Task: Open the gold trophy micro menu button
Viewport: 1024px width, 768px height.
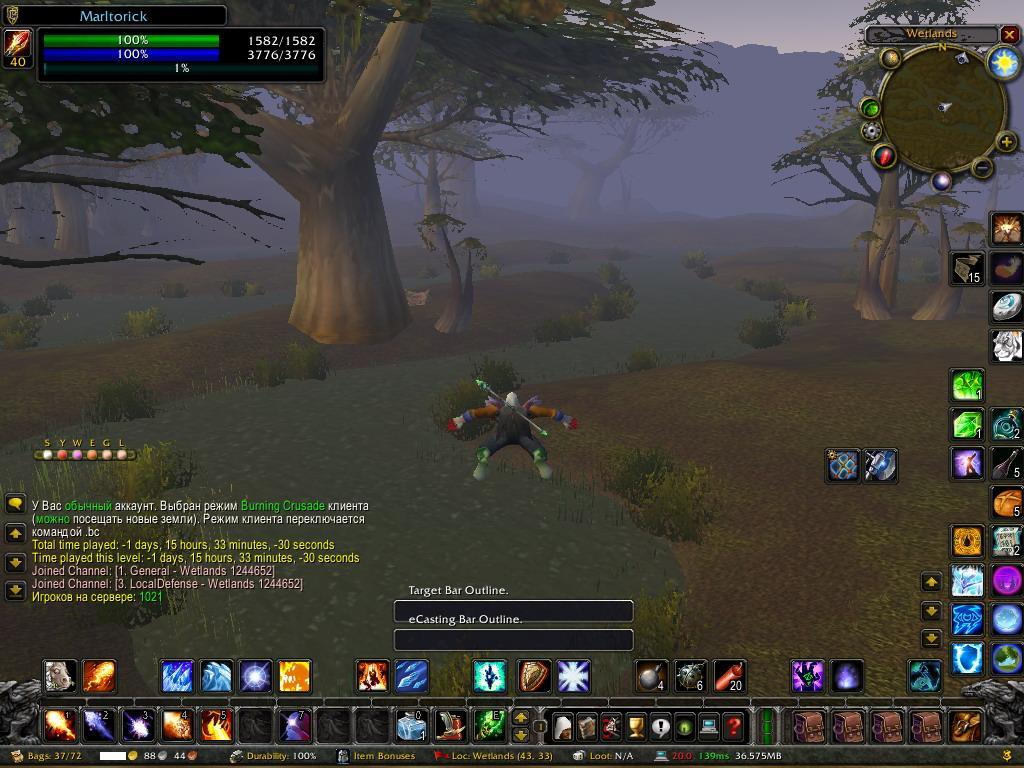Action: 636,725
